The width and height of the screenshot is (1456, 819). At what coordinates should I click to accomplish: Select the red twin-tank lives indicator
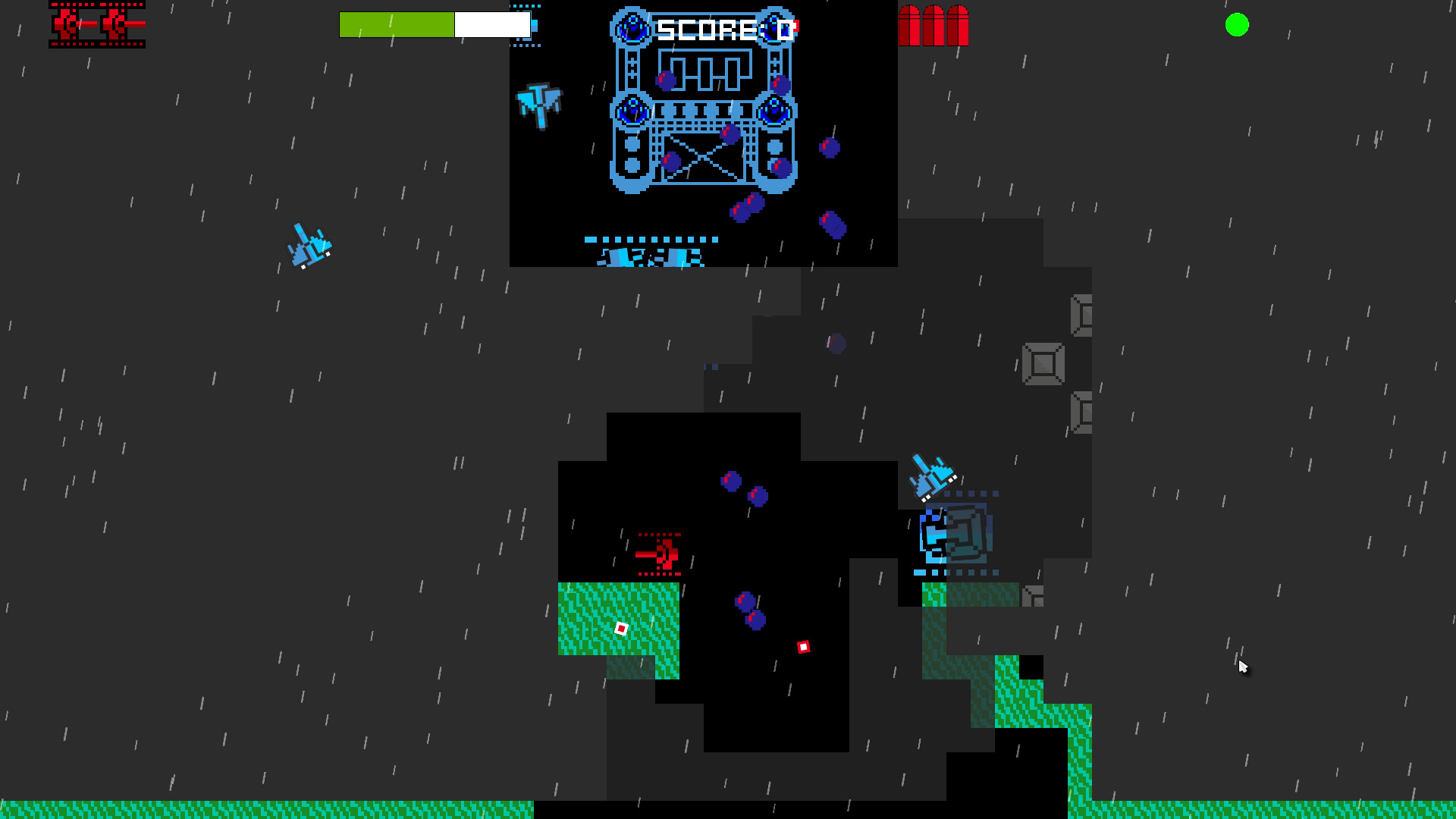tap(97, 25)
